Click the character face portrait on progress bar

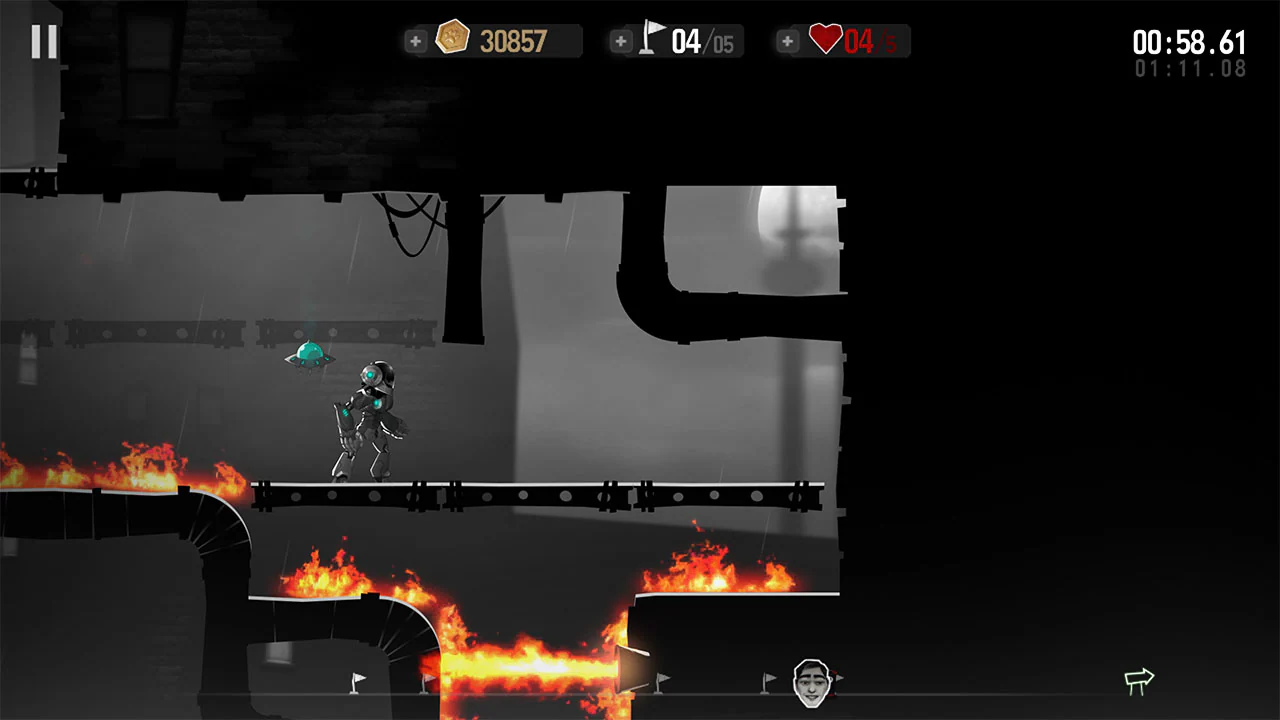click(x=812, y=681)
